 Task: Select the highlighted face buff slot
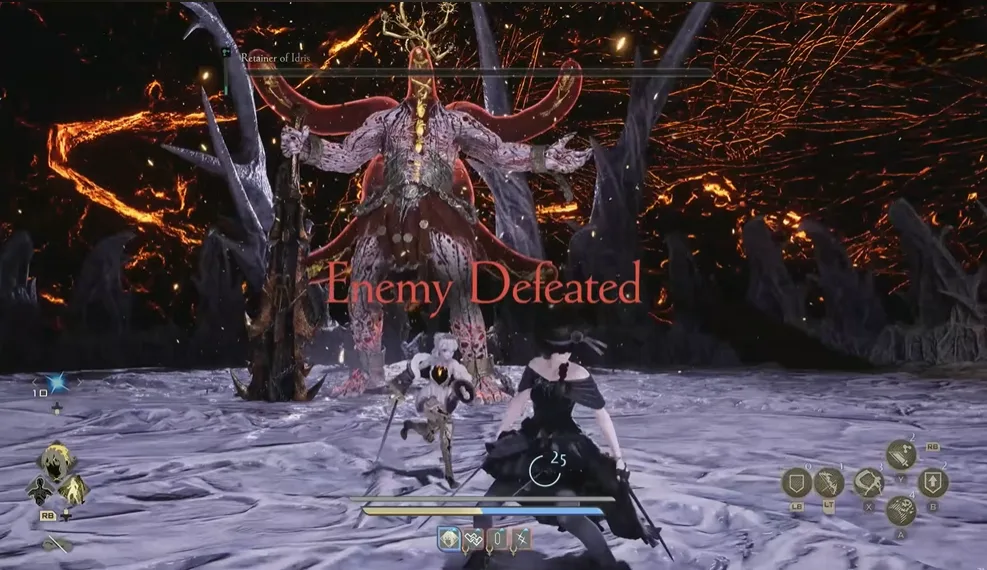[449, 540]
